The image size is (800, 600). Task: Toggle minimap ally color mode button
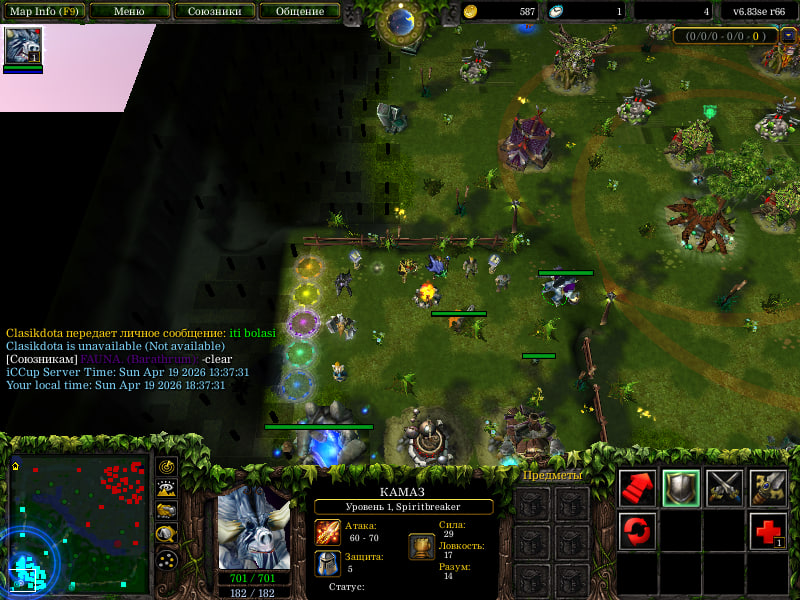click(168, 512)
